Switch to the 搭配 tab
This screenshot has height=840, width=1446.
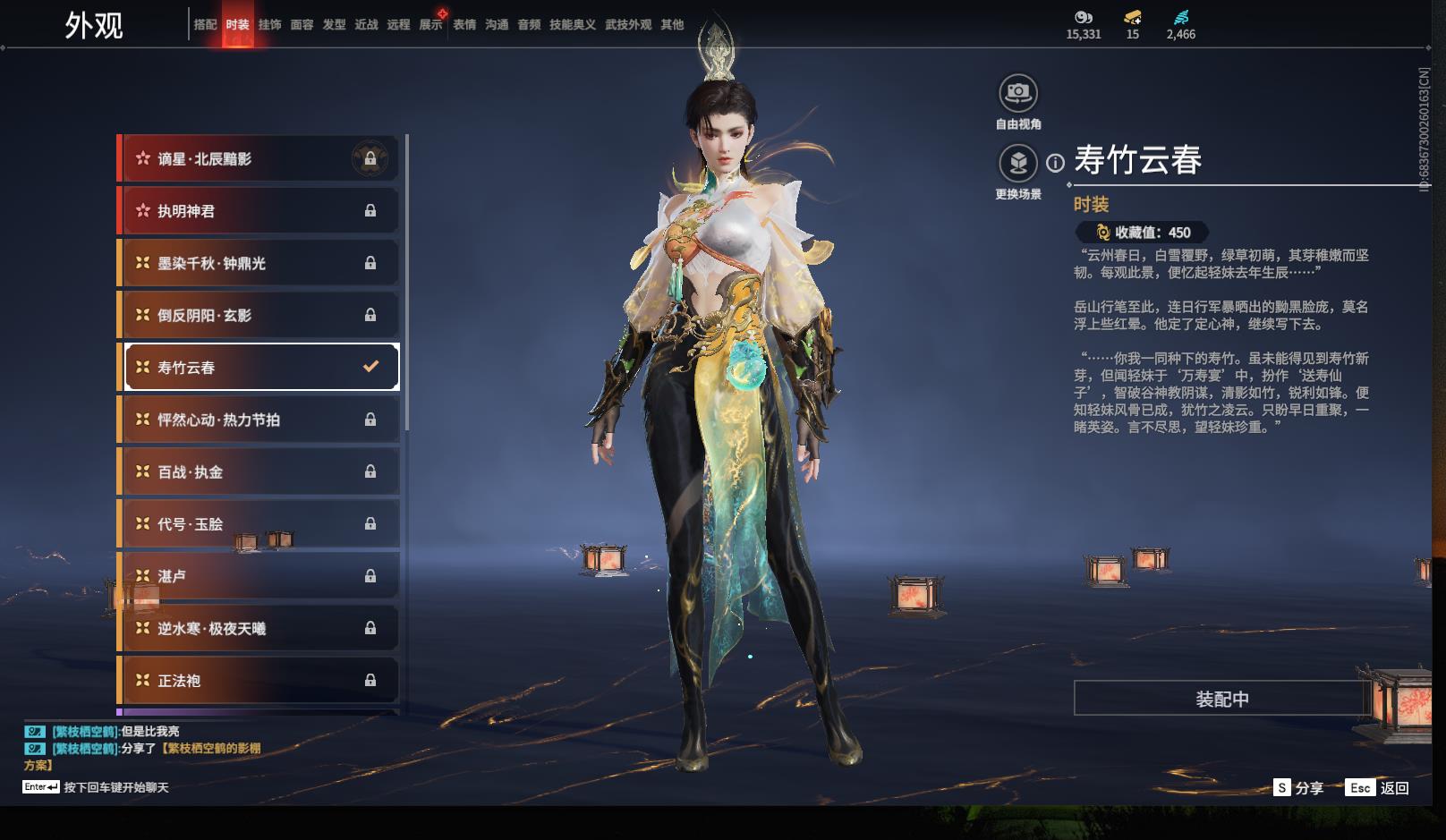205,25
